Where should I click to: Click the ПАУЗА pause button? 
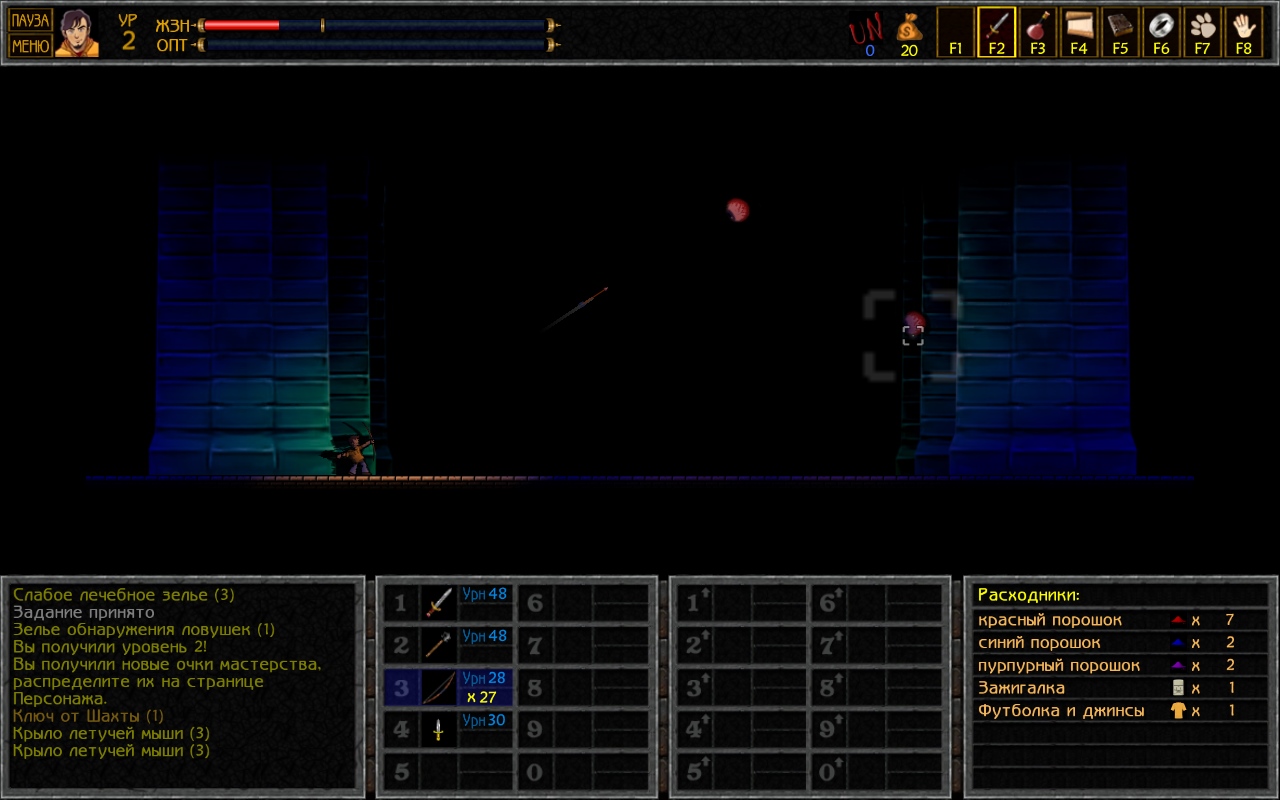[30, 20]
